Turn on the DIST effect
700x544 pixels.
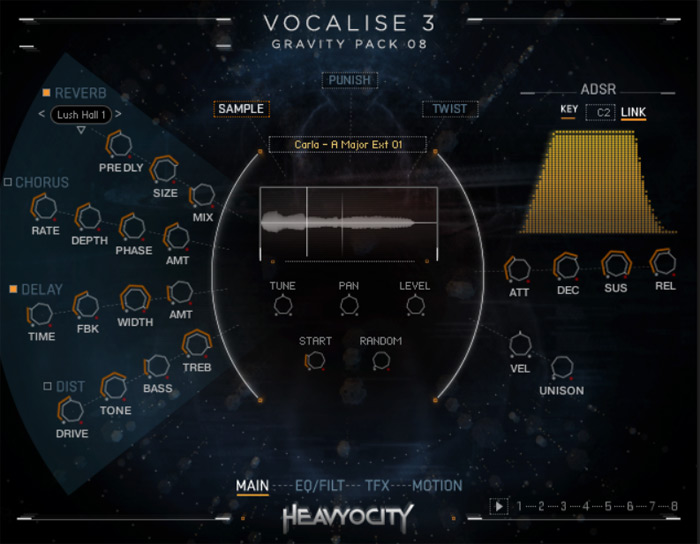47,386
